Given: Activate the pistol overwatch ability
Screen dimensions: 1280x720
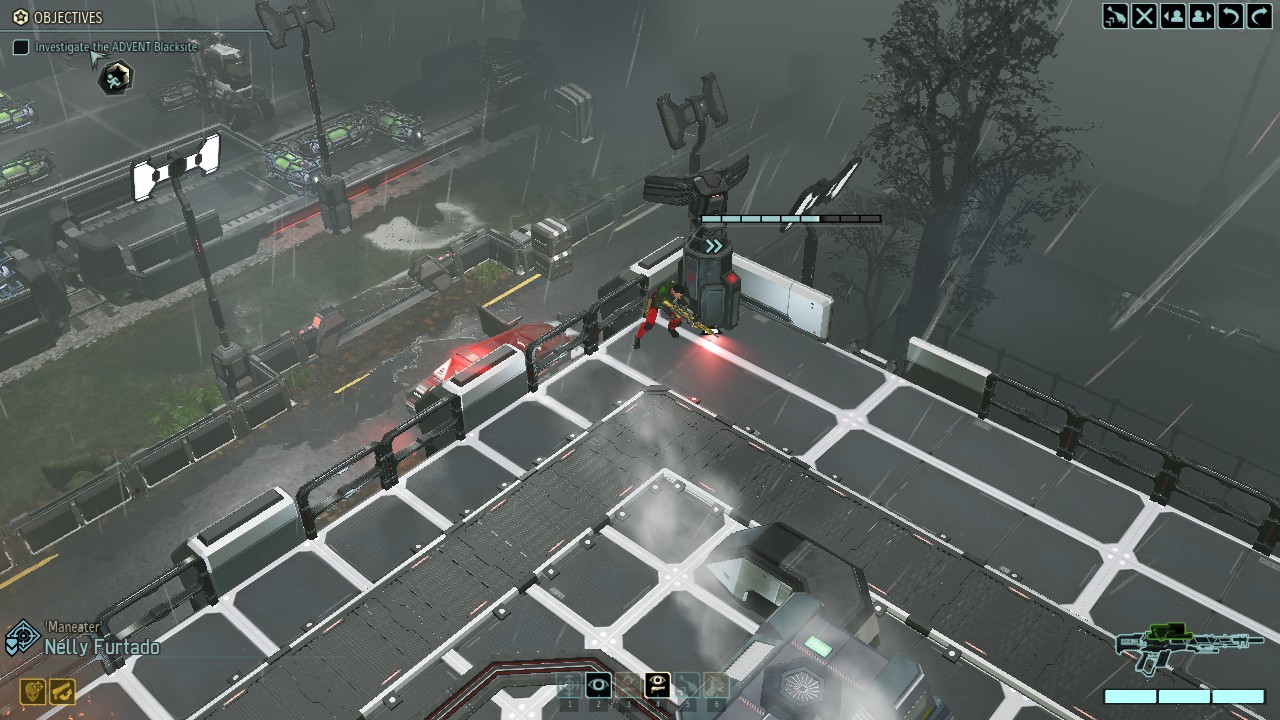Looking at the screenshot, I should [657, 685].
